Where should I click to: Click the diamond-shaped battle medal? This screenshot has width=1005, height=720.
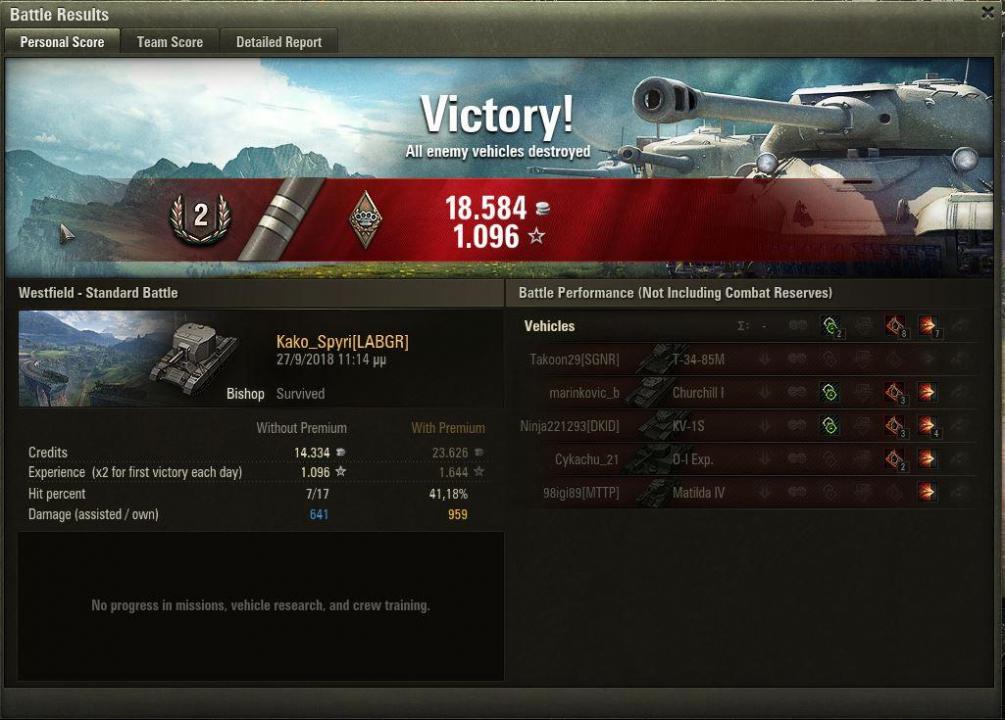pos(364,219)
